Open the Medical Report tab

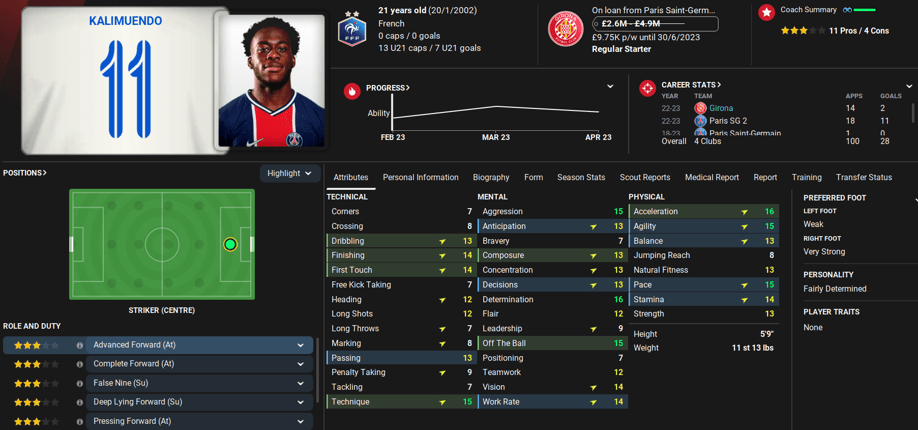coord(712,177)
